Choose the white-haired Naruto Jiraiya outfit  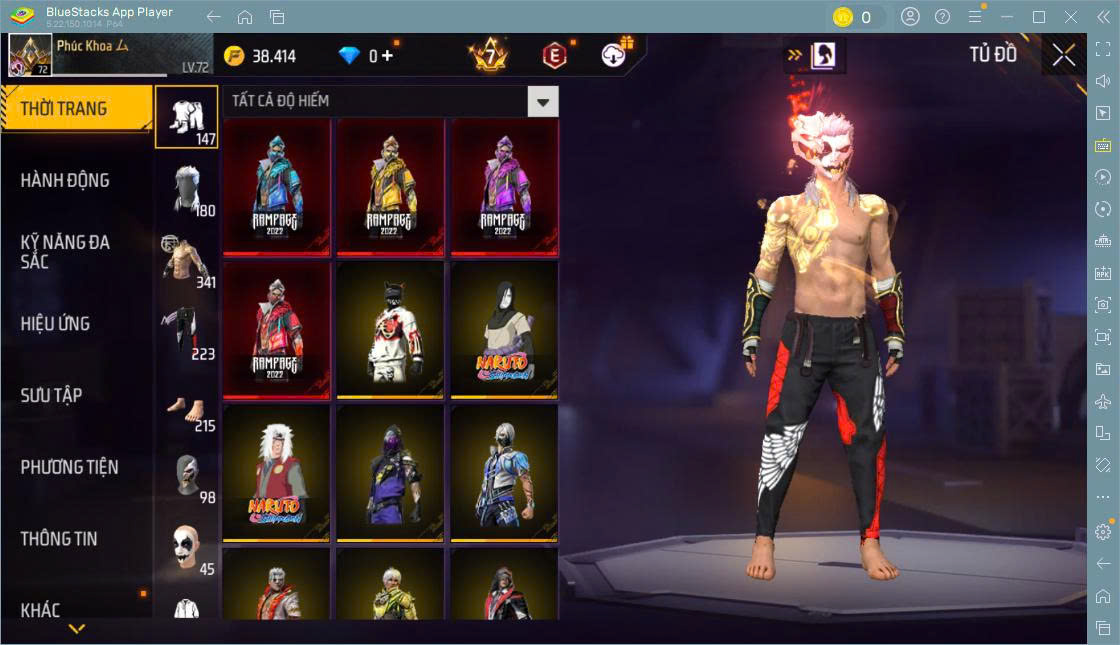pyautogui.click(x=277, y=473)
